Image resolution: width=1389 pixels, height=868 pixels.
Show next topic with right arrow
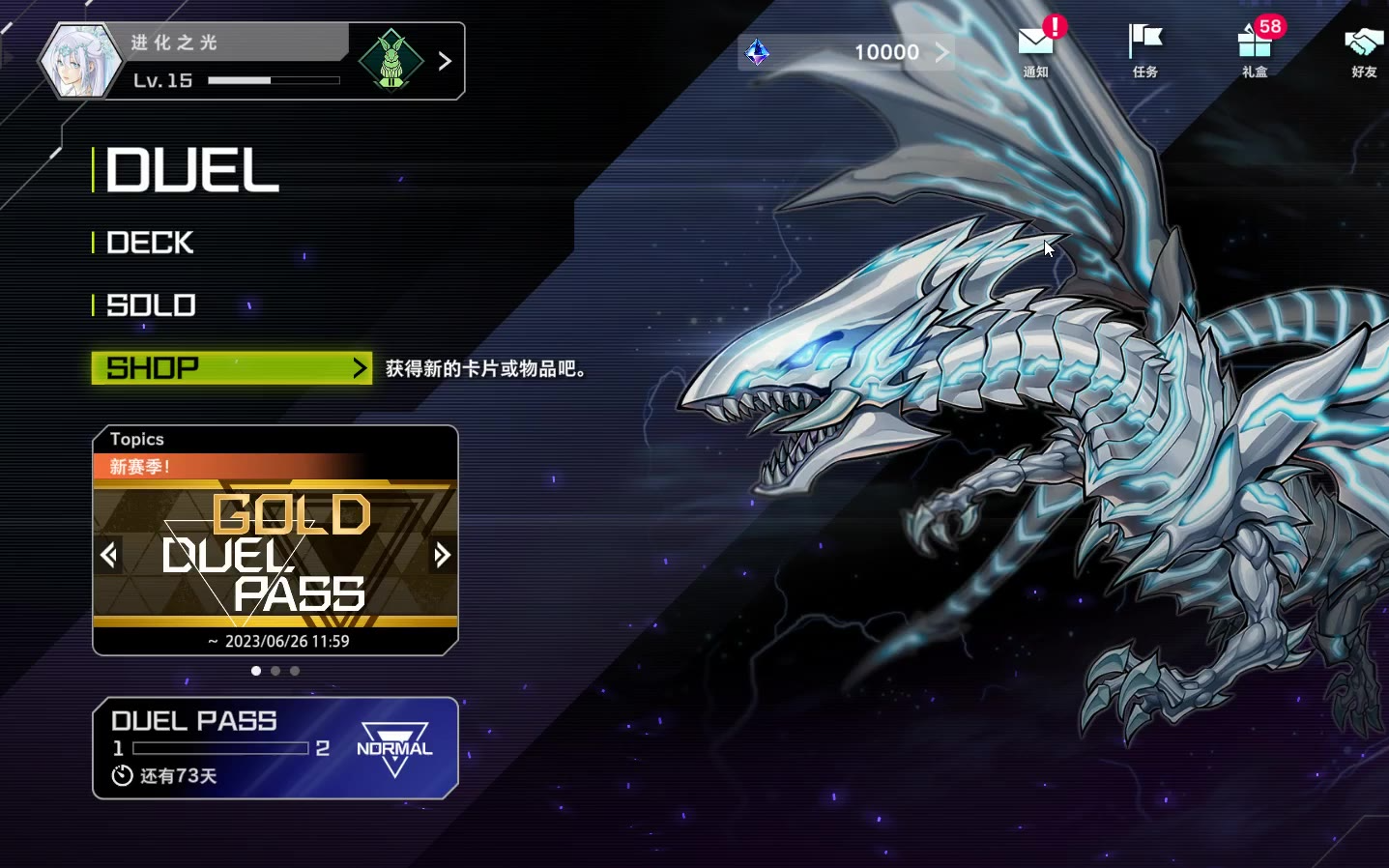[442, 555]
